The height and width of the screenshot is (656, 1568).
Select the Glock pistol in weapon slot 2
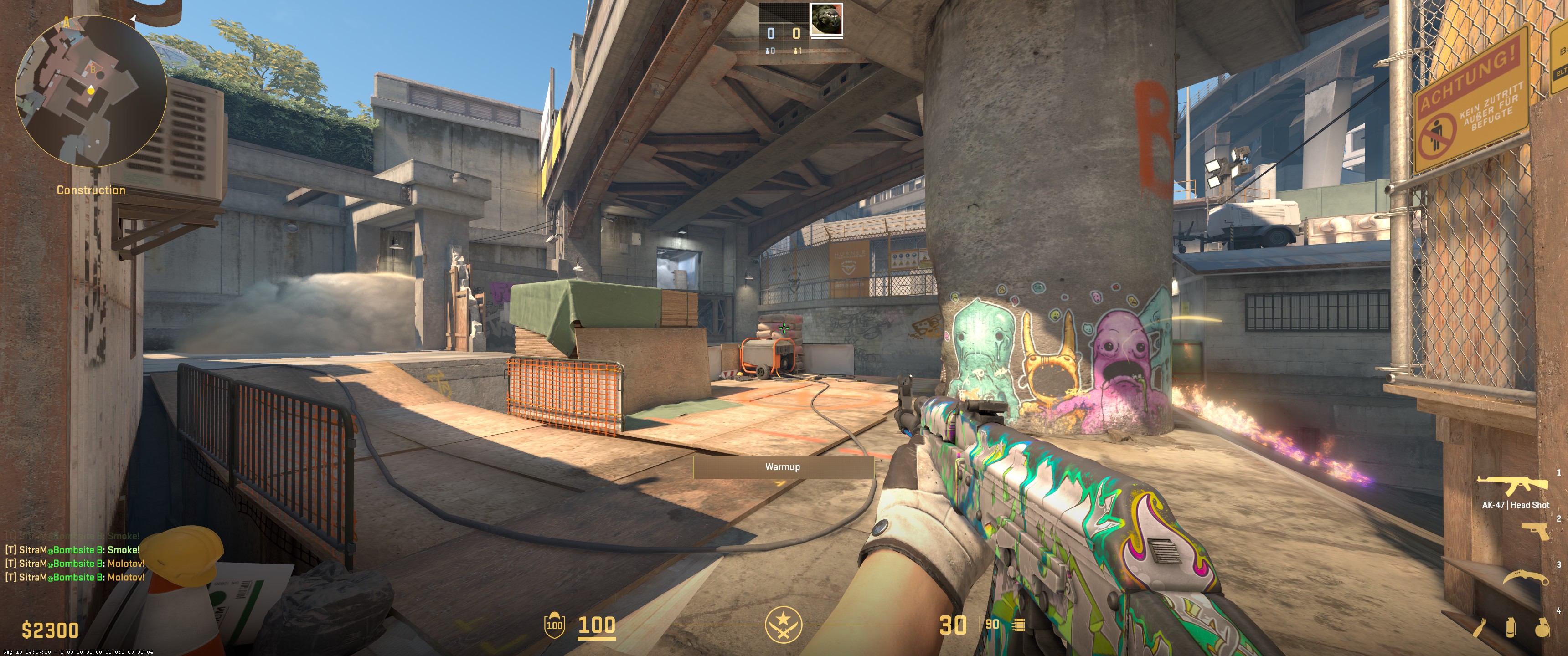point(1535,531)
